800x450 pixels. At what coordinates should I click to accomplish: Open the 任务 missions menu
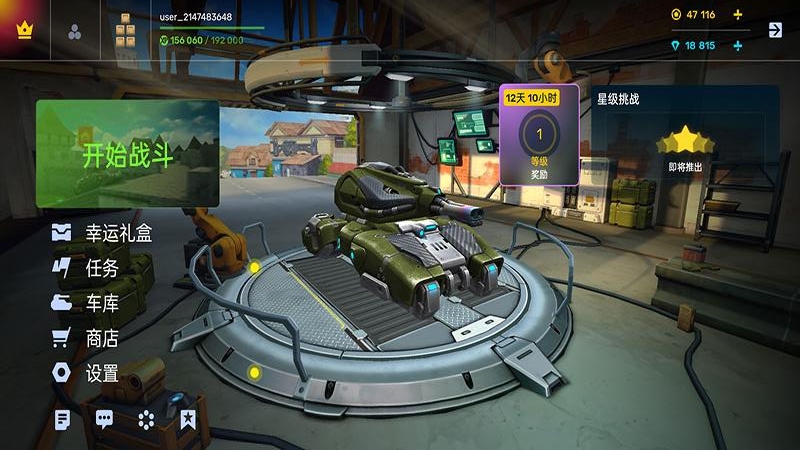(86, 268)
